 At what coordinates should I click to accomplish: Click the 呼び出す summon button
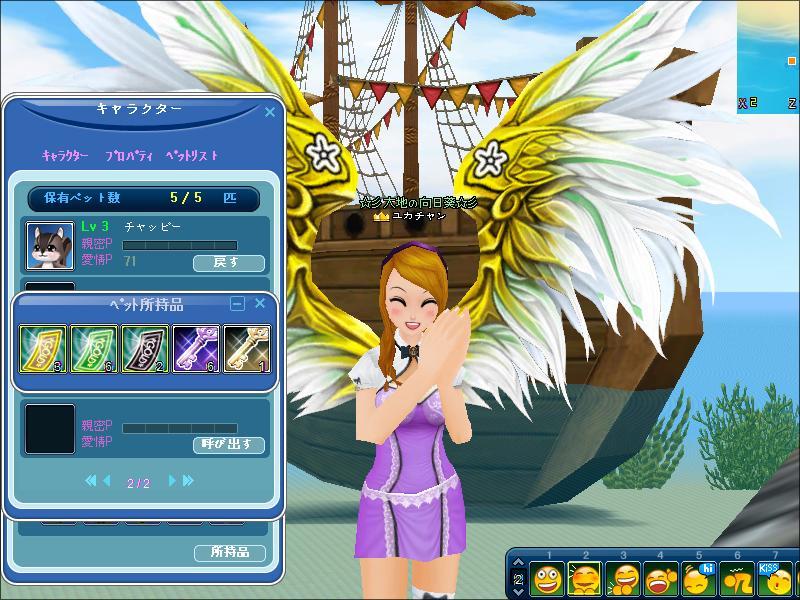pyautogui.click(x=228, y=444)
